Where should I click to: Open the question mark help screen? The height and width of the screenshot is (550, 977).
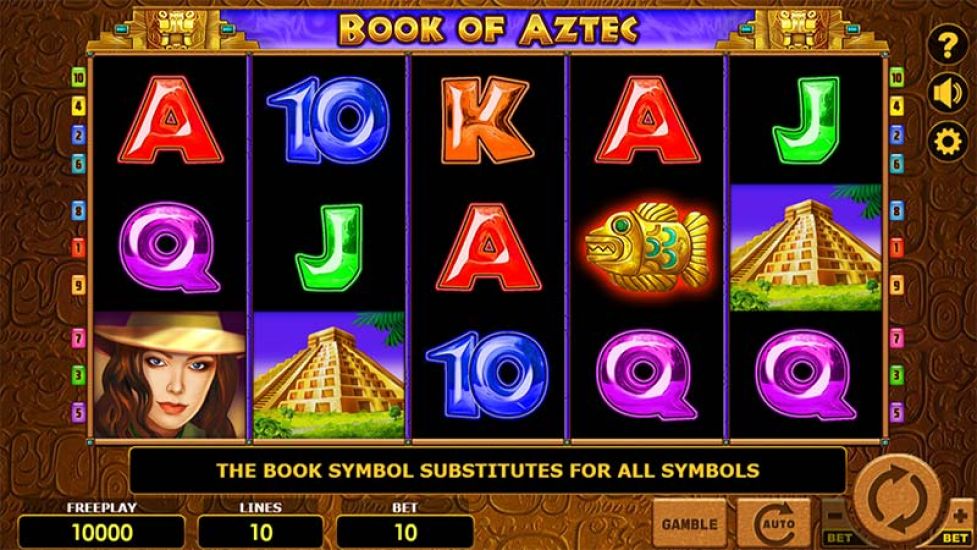click(946, 46)
